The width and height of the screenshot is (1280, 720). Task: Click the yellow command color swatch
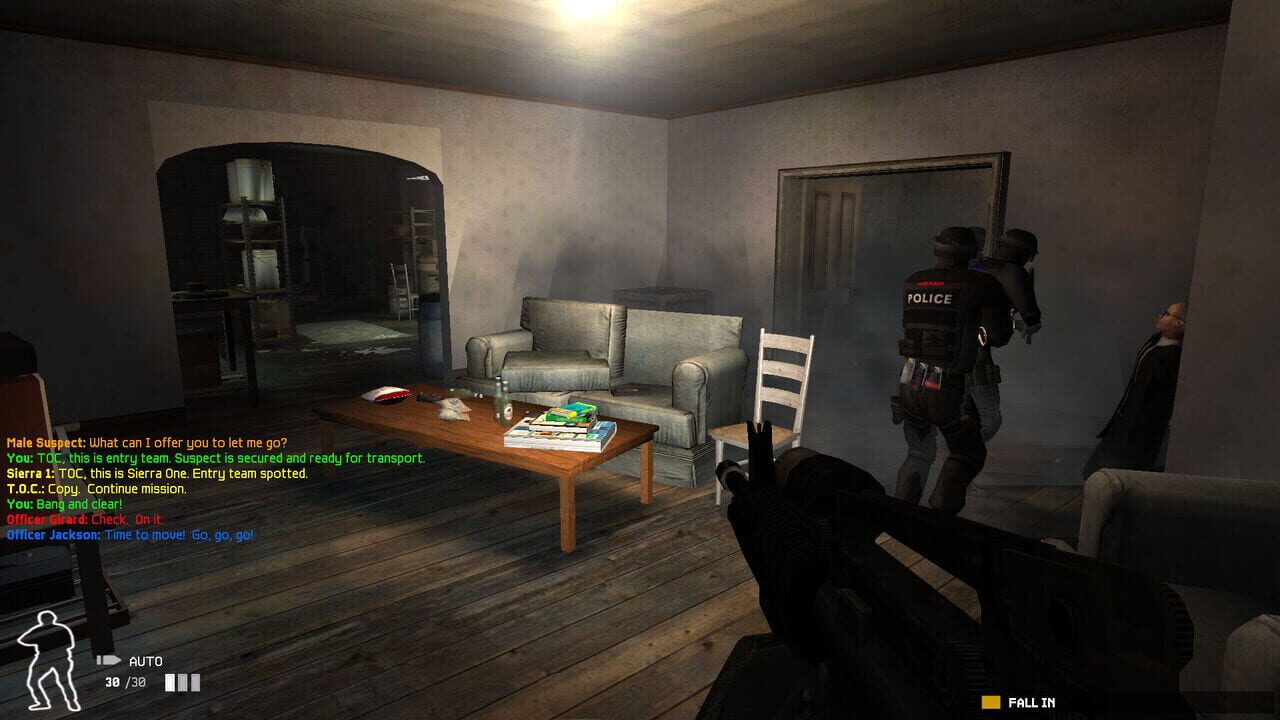coord(991,703)
